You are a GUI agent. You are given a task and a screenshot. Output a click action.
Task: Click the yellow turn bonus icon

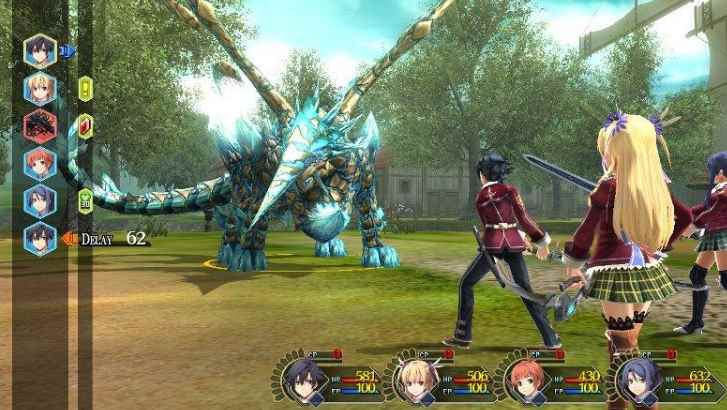(85, 88)
